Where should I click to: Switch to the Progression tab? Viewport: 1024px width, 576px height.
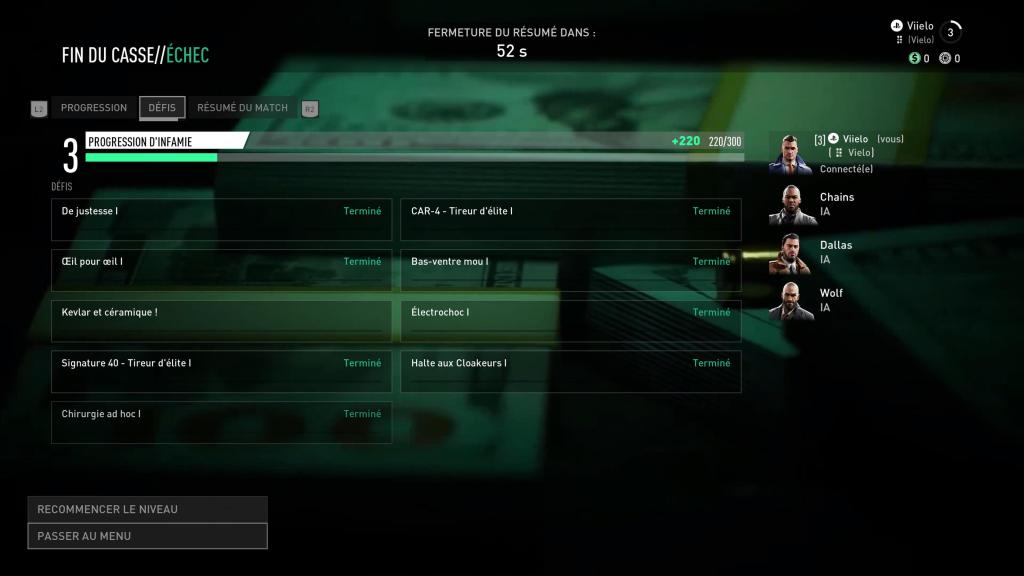(x=94, y=108)
